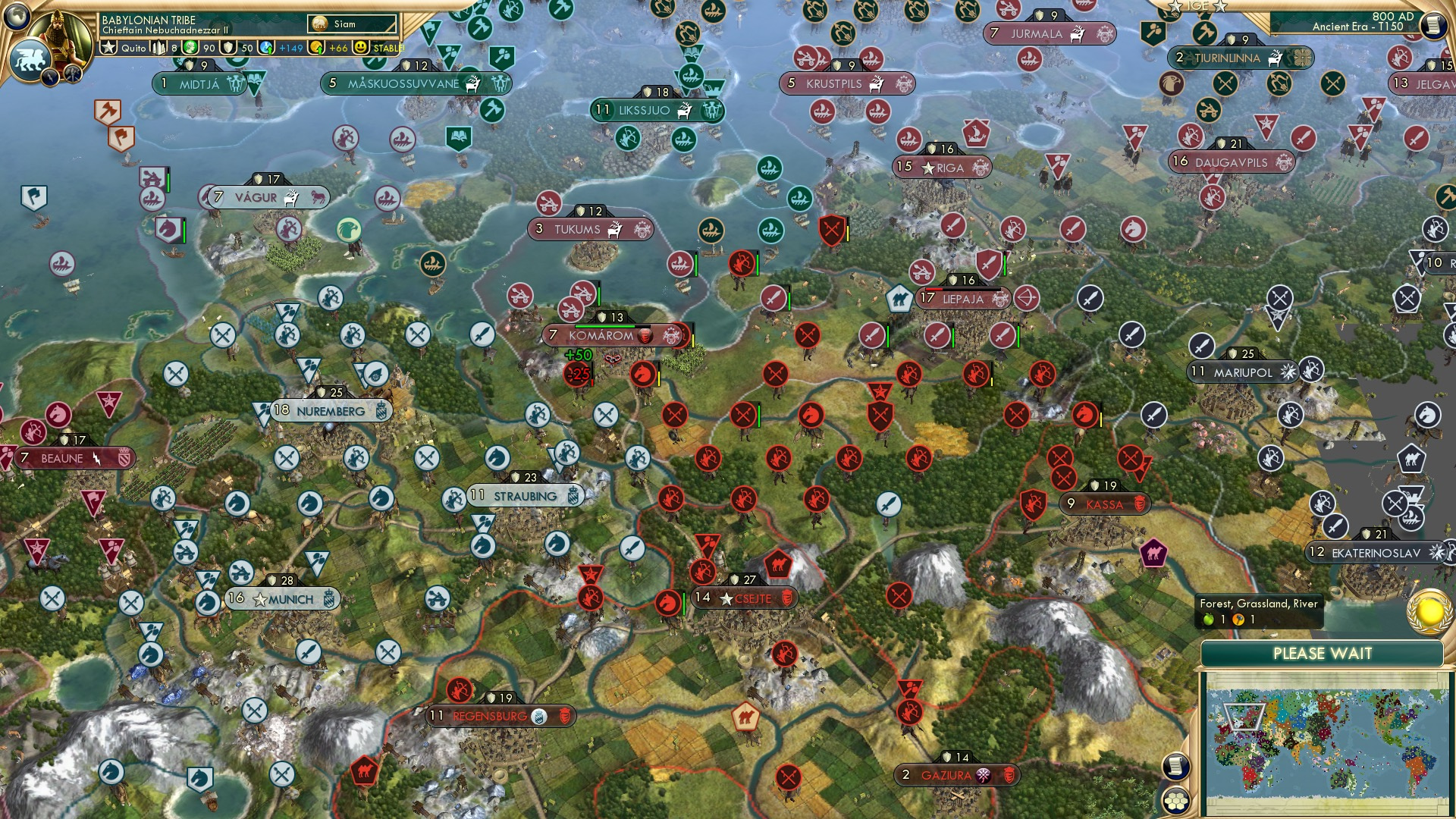The height and width of the screenshot is (819, 1456).
Task: Click the faith shield icon beside 50
Action: [x=228, y=48]
